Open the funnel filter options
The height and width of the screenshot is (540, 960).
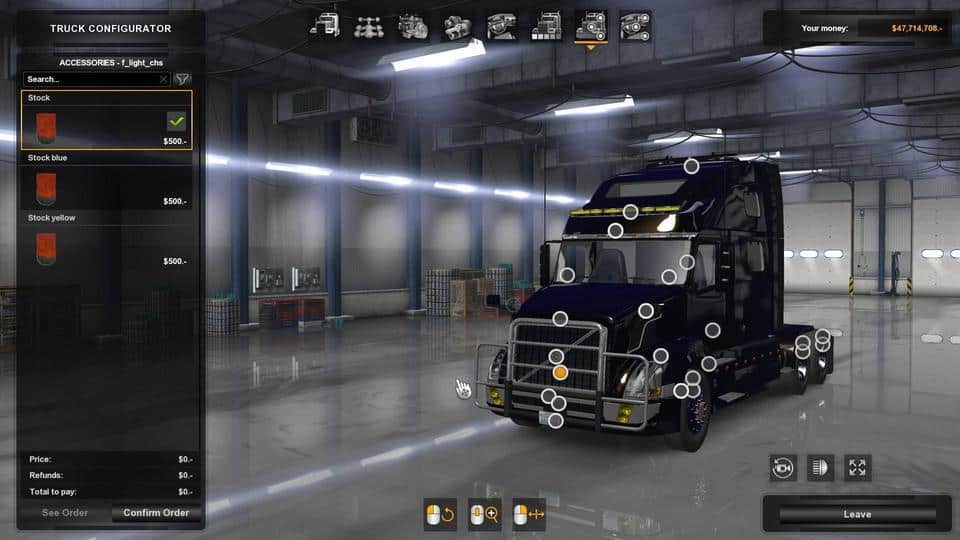(x=182, y=79)
